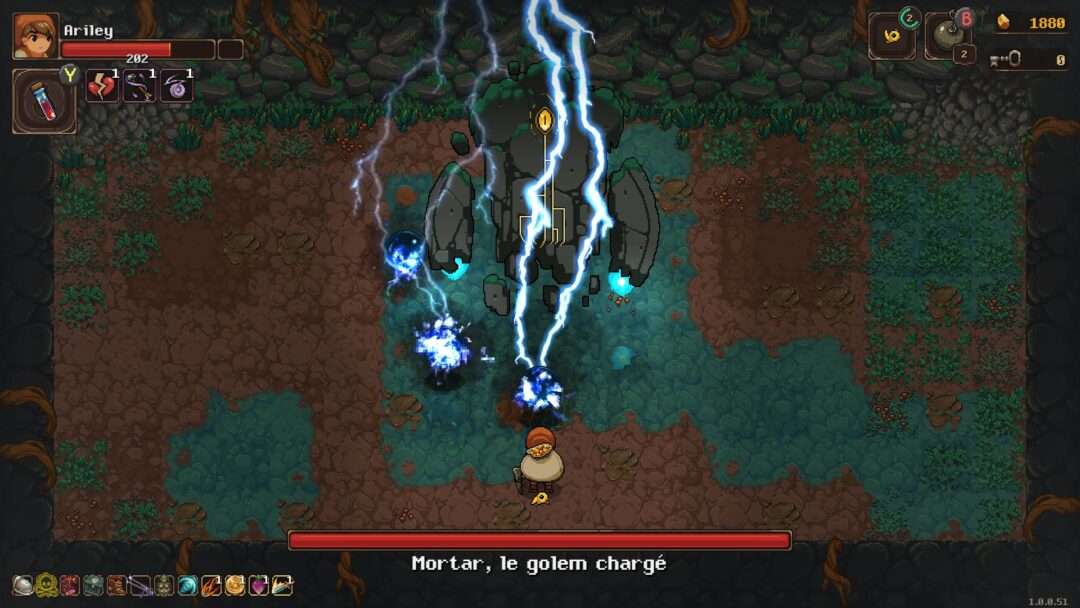Select the purple radish relic icon

tap(258, 585)
